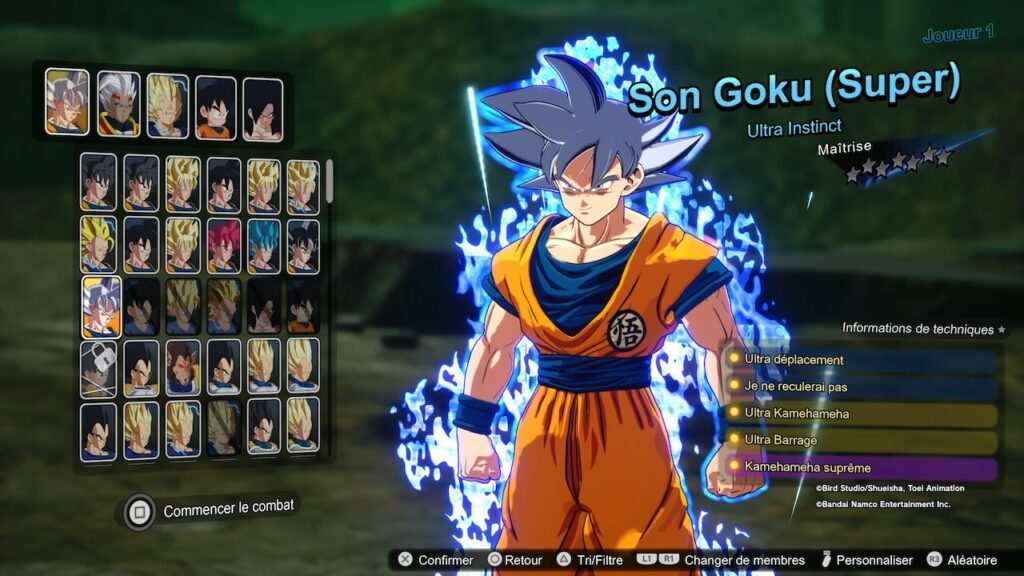Choose the long-haired Super Saiyan 3 Goku
The image size is (1024, 576).
click(x=99, y=245)
